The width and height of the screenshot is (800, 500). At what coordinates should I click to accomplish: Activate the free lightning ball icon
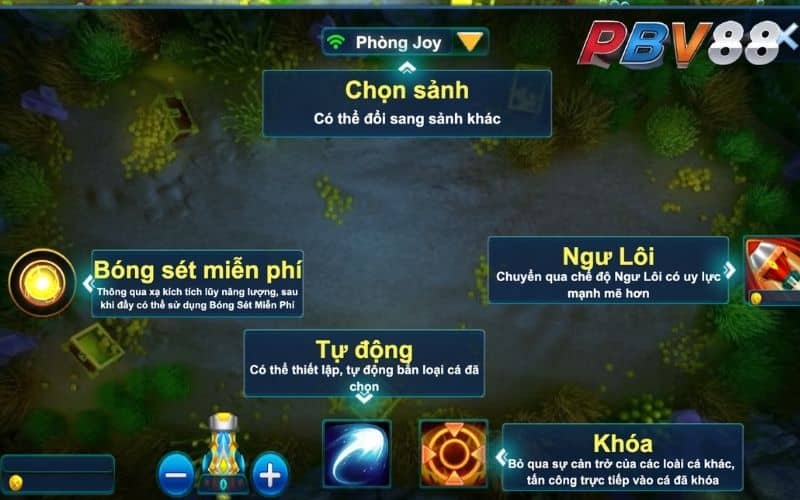(x=42, y=283)
